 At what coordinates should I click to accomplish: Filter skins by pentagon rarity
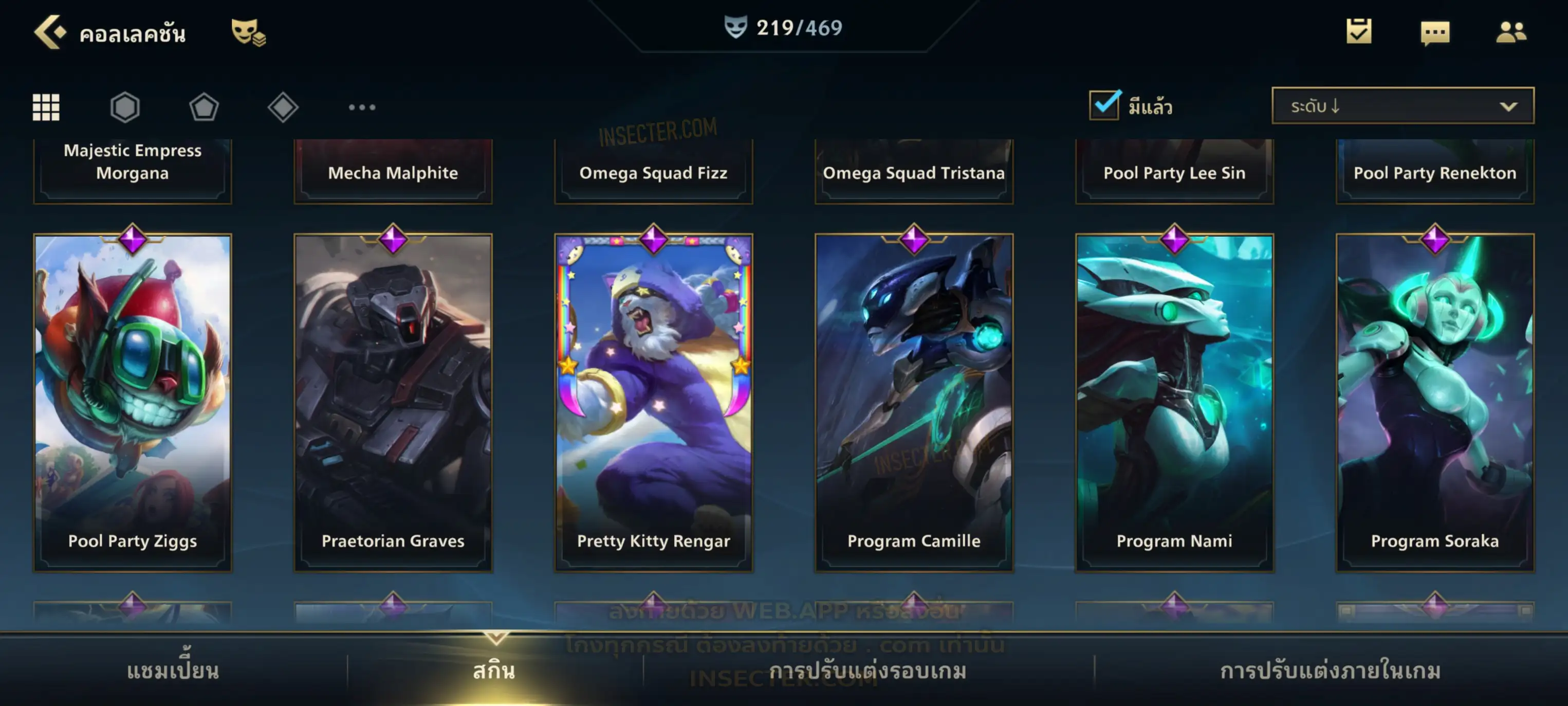pos(204,107)
